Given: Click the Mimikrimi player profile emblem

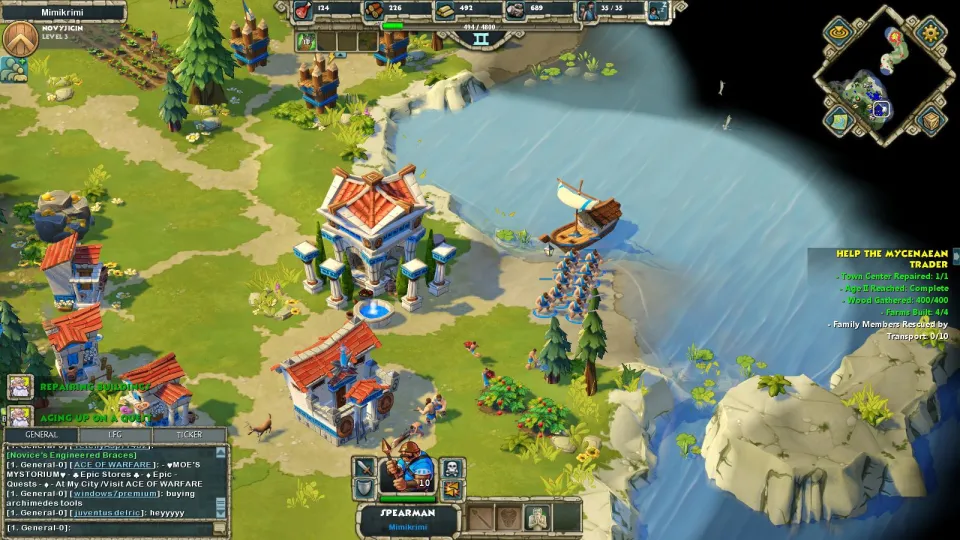Looking at the screenshot, I should coord(20,38).
